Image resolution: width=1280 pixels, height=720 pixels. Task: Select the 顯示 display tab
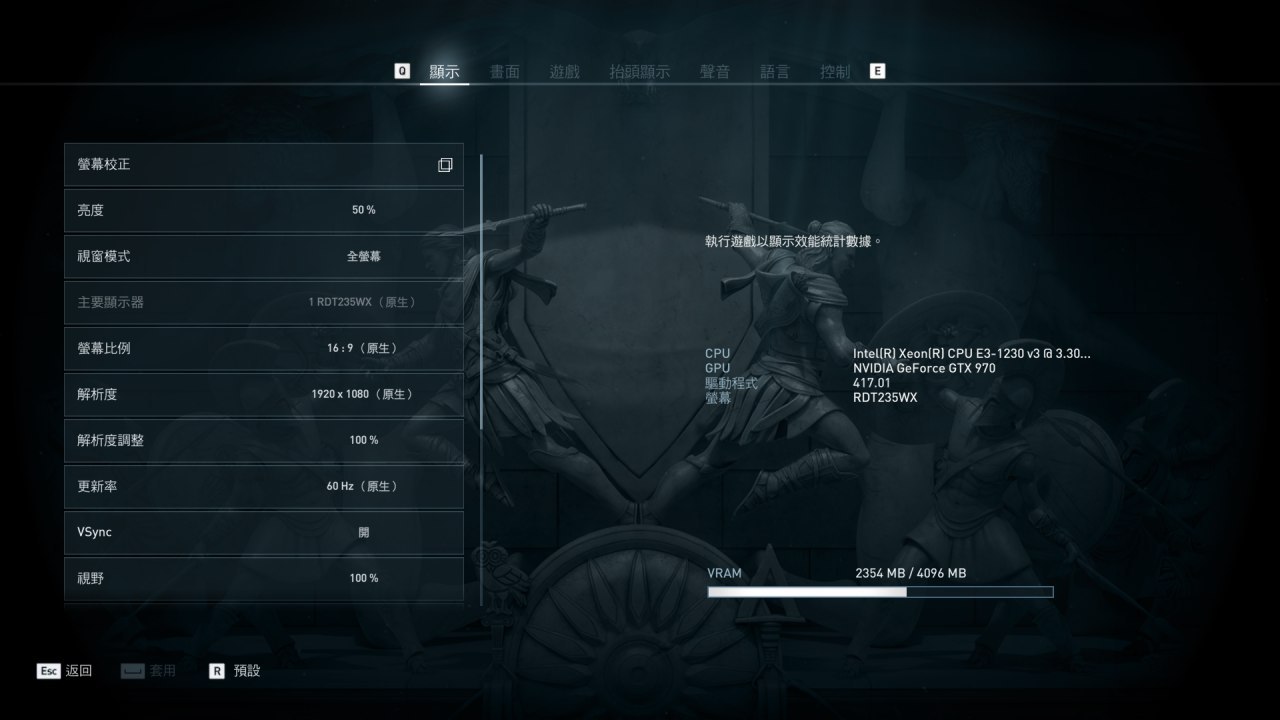click(444, 72)
